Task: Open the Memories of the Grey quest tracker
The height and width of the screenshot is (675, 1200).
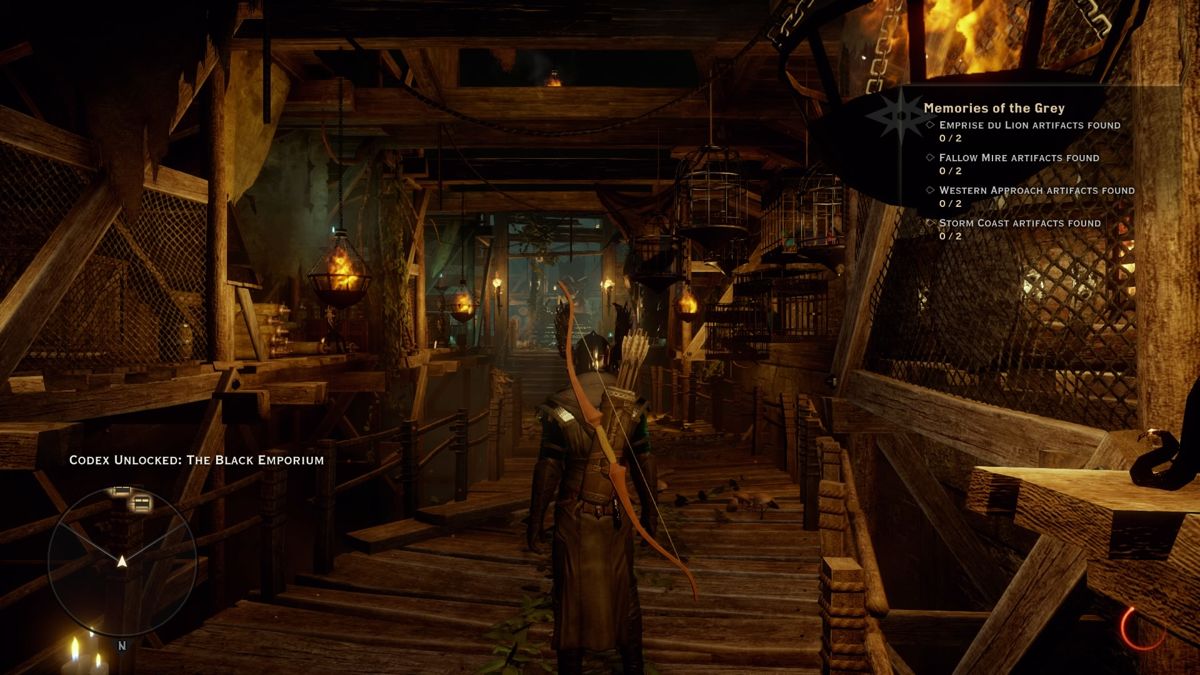Action: pyautogui.click(x=994, y=107)
